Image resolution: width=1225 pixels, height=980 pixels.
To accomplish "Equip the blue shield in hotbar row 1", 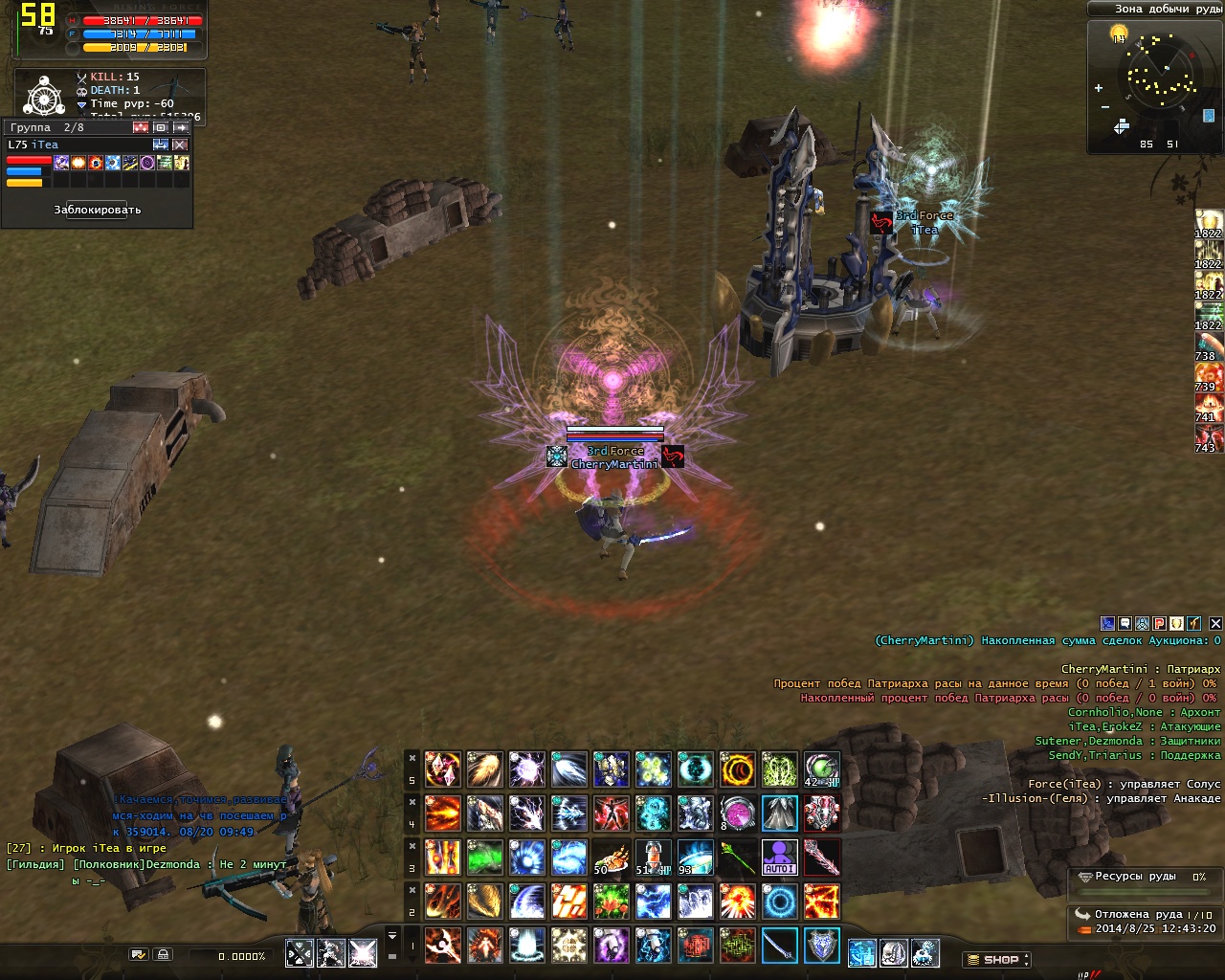I will [x=821, y=946].
